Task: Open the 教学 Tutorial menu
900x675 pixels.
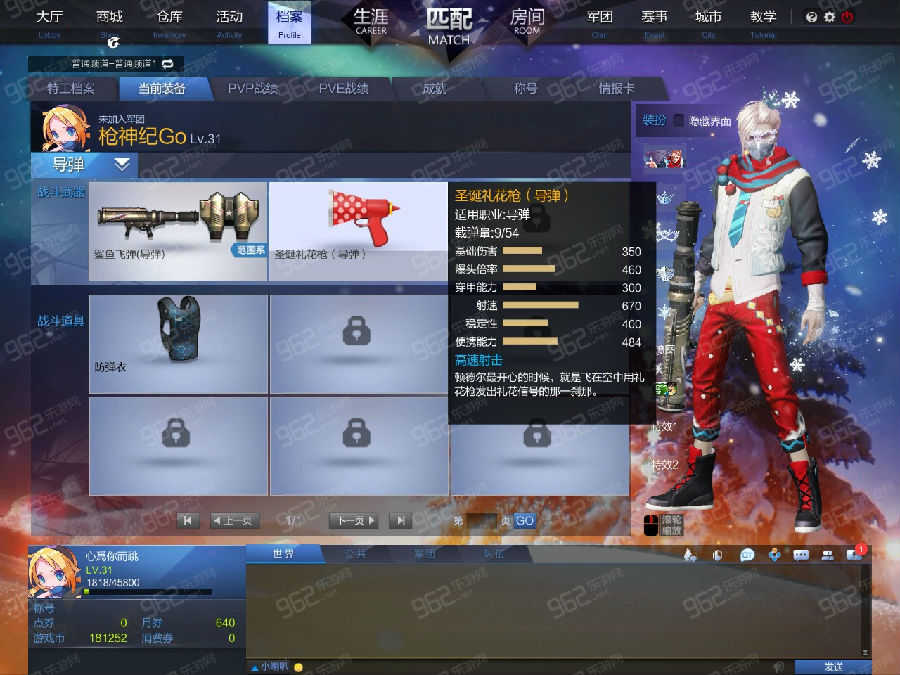Action: coord(762,21)
